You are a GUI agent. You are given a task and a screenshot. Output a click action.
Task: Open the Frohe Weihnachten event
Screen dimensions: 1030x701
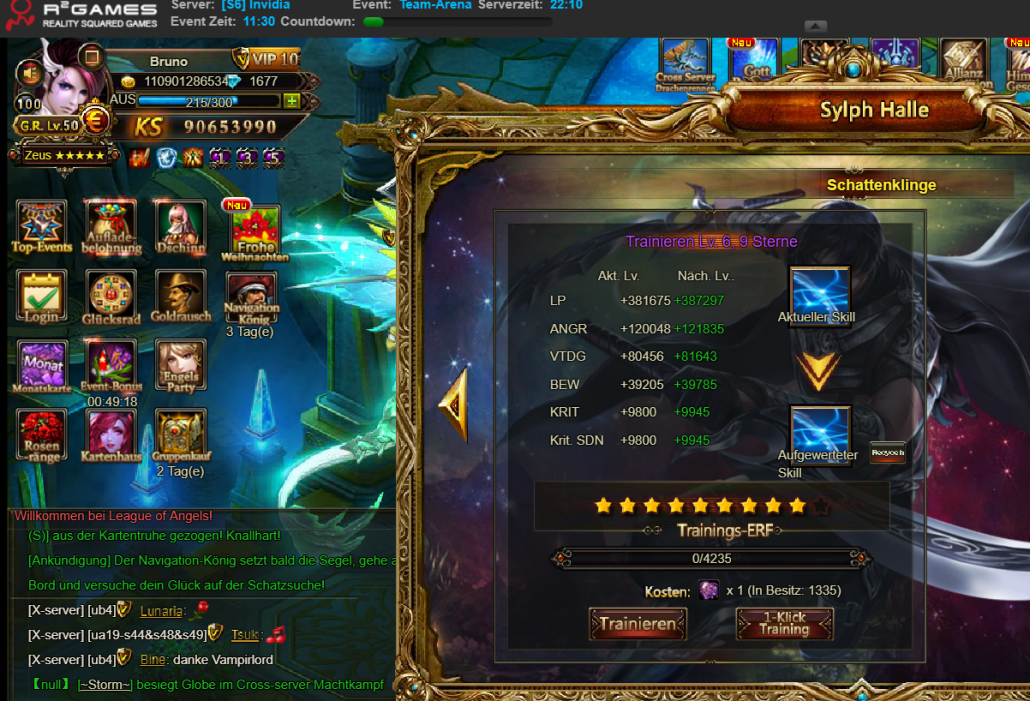click(254, 230)
